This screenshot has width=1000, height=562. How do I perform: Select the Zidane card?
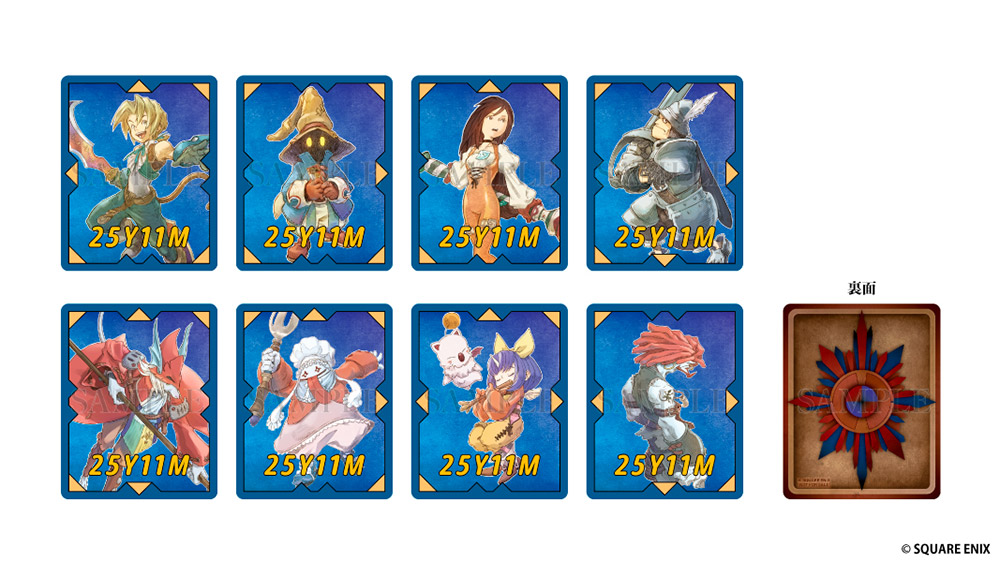[139, 173]
